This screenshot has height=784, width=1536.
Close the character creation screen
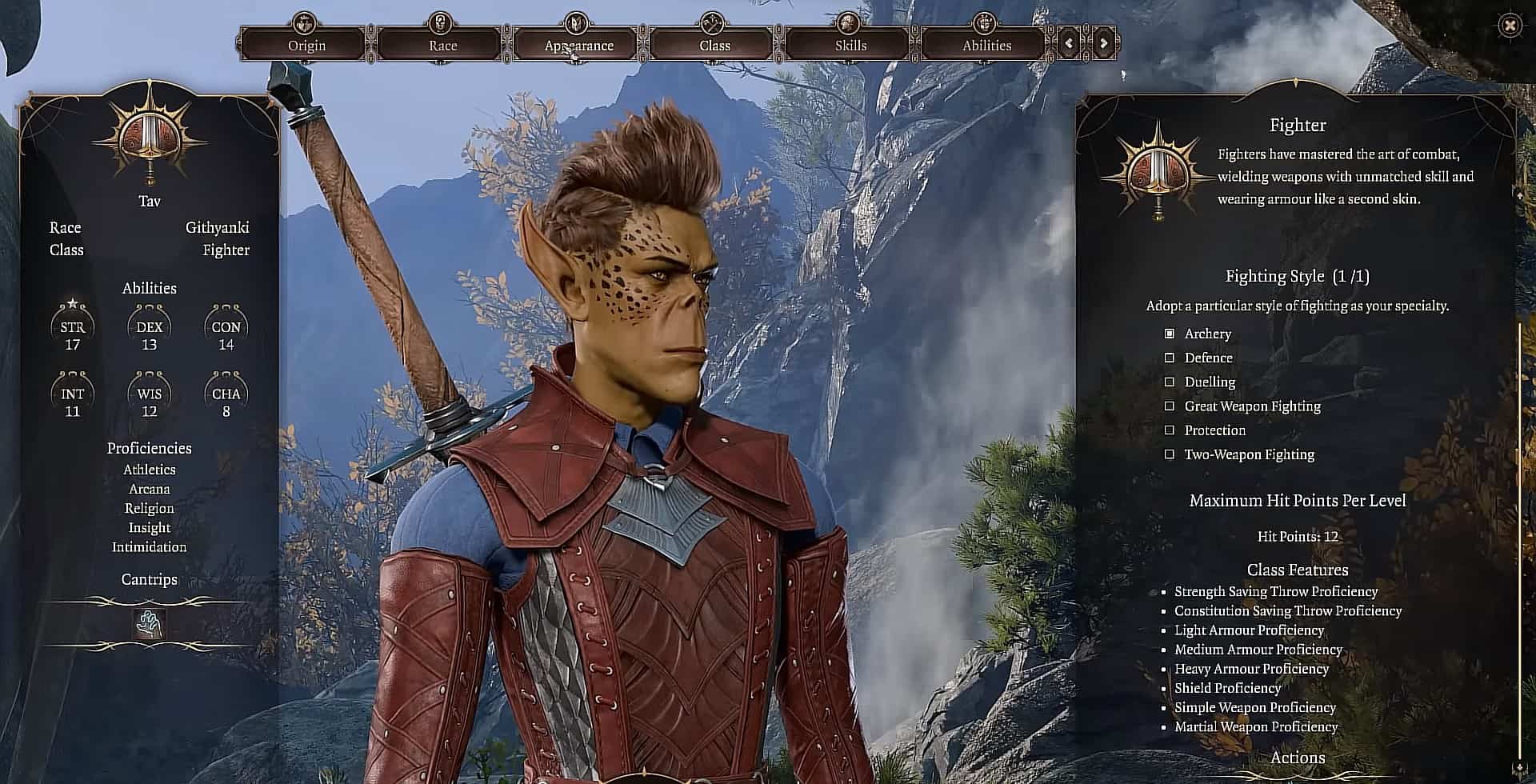1510,26
